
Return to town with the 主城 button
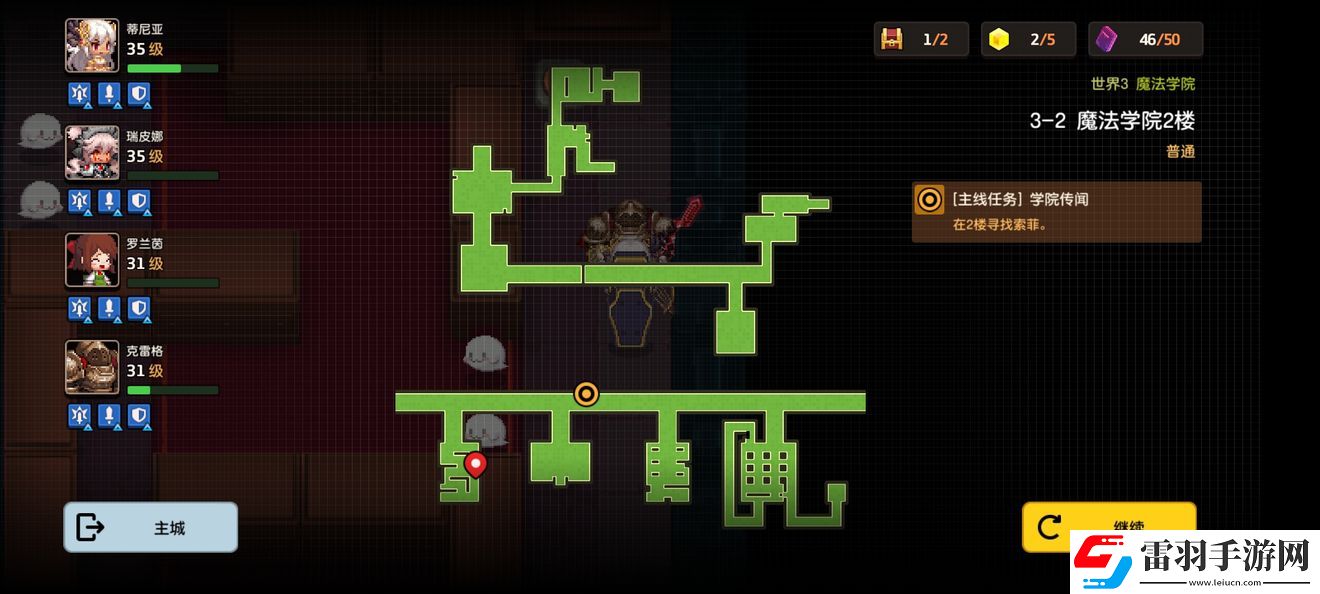tap(150, 527)
